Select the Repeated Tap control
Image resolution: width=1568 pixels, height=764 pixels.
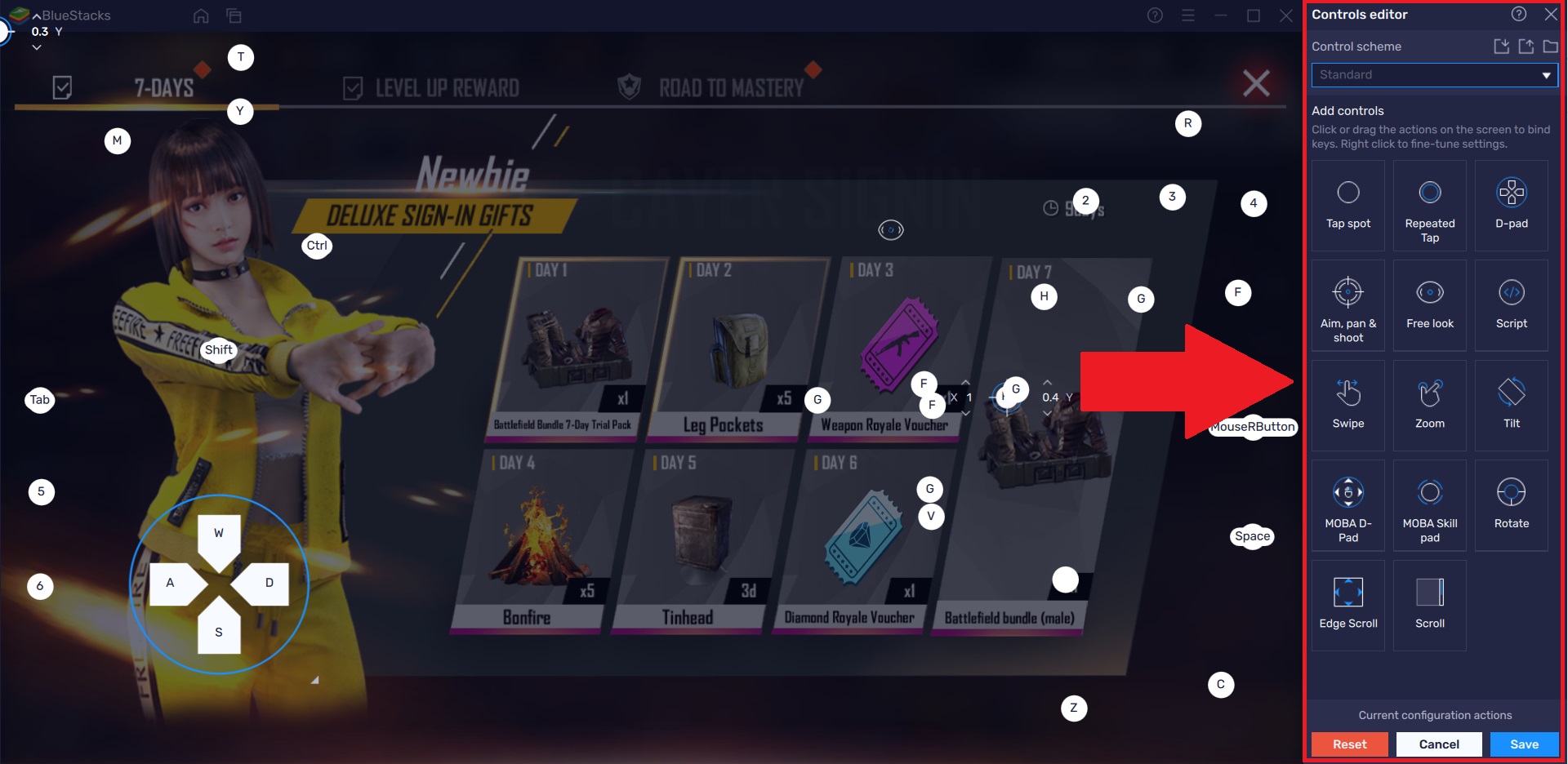pyautogui.click(x=1430, y=206)
